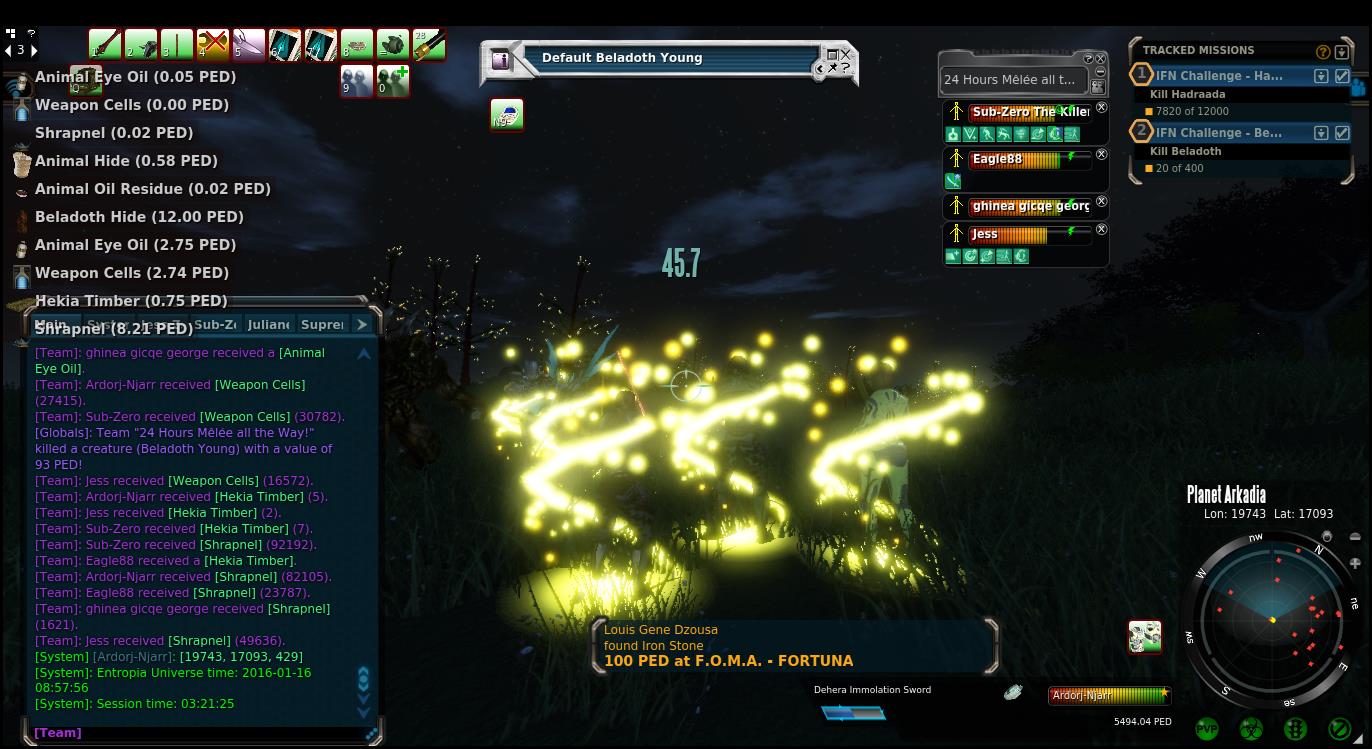Zoom in the radar with the plus button
Image resolution: width=1372 pixels, height=749 pixels.
coord(1355,564)
